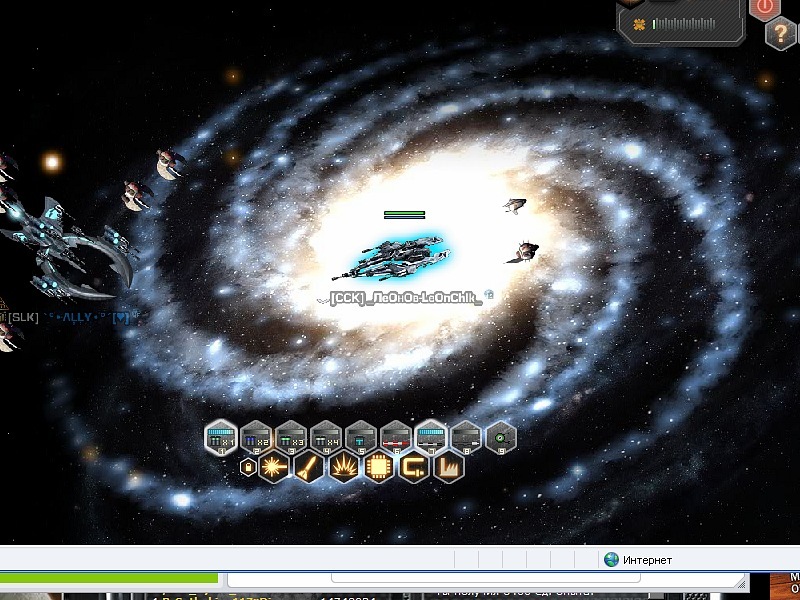Open the CPU chip category

point(379,466)
